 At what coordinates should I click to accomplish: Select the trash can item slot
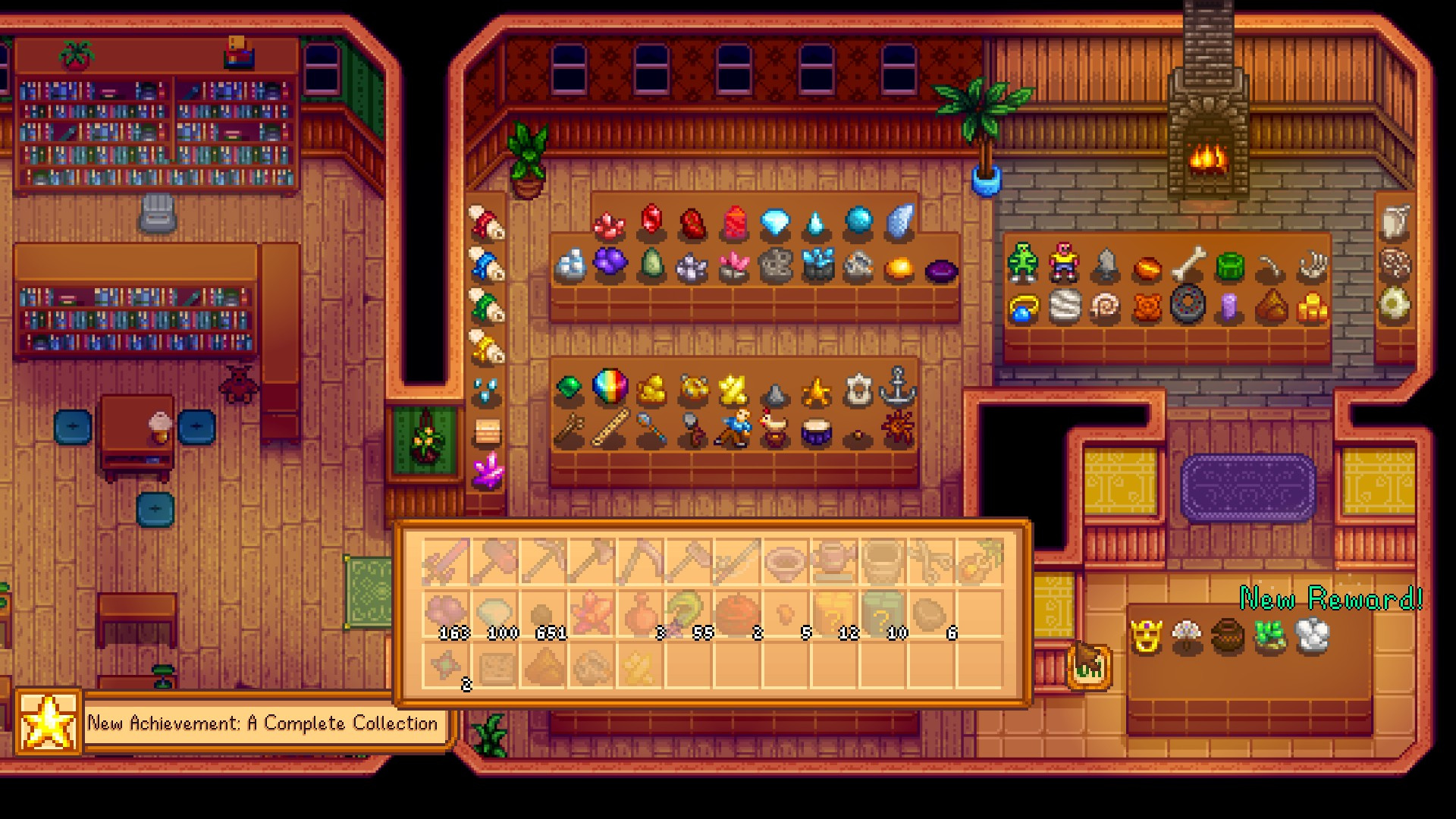[x=883, y=562]
